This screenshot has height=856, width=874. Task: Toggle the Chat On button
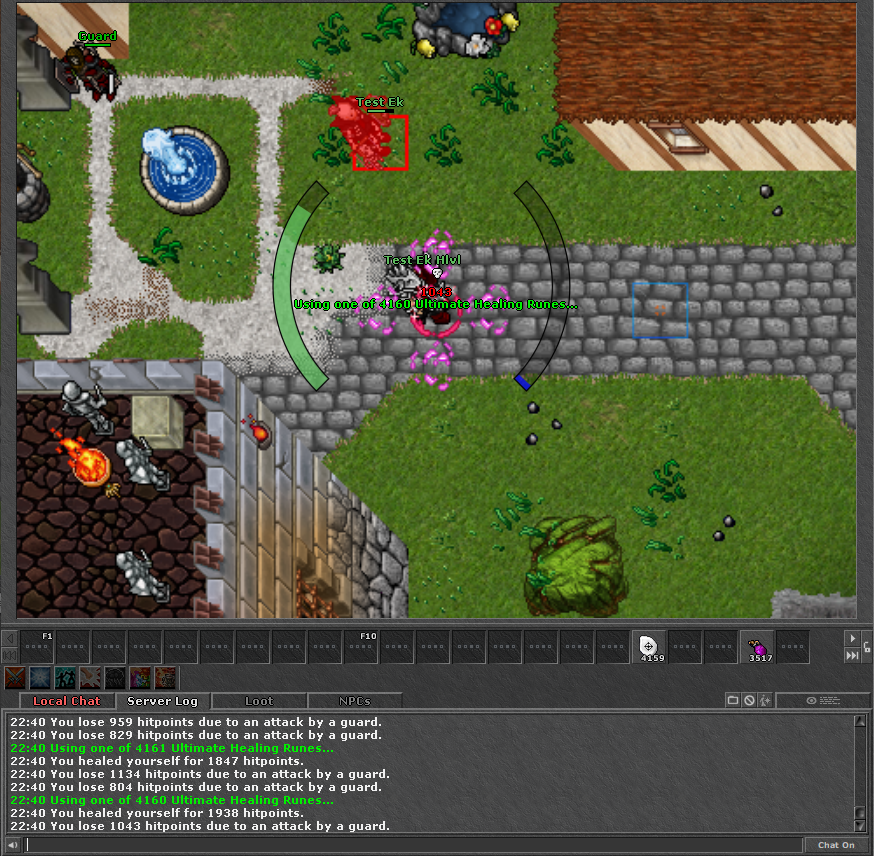(x=836, y=845)
